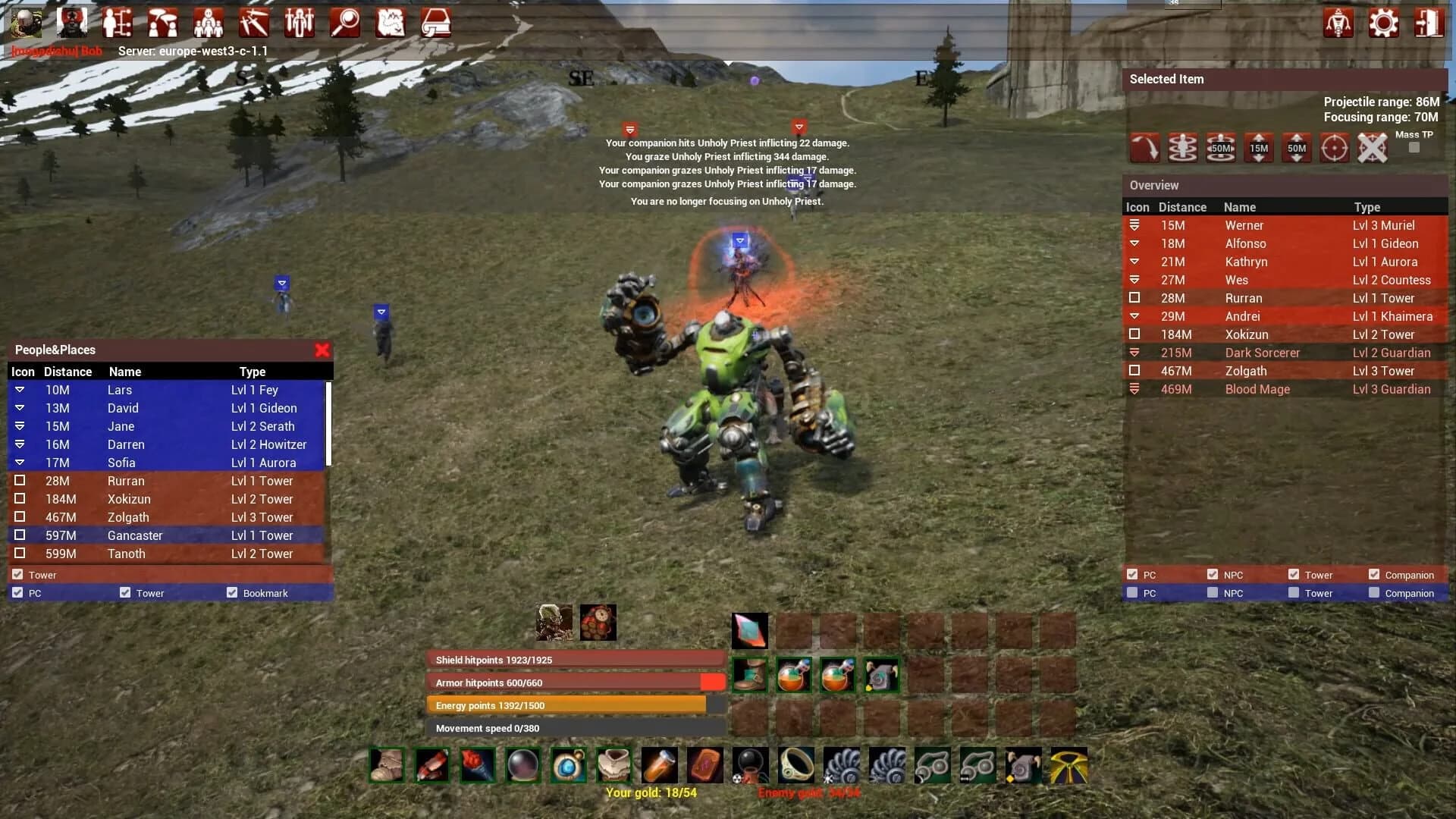Enable the Mass TP checkbox
Screen dimensions: 1456x819
click(1414, 149)
